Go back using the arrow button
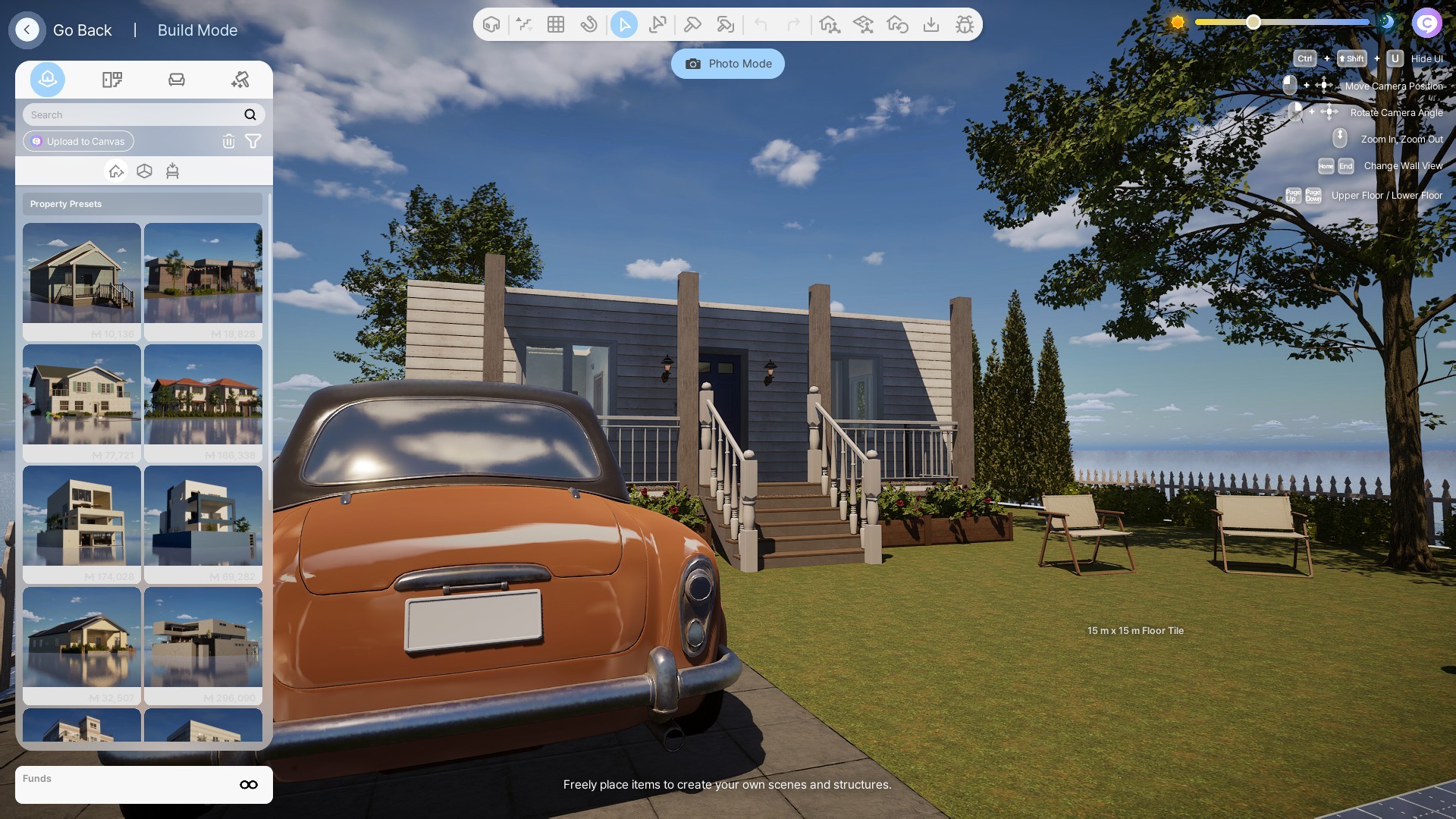This screenshot has height=819, width=1456. click(x=27, y=30)
